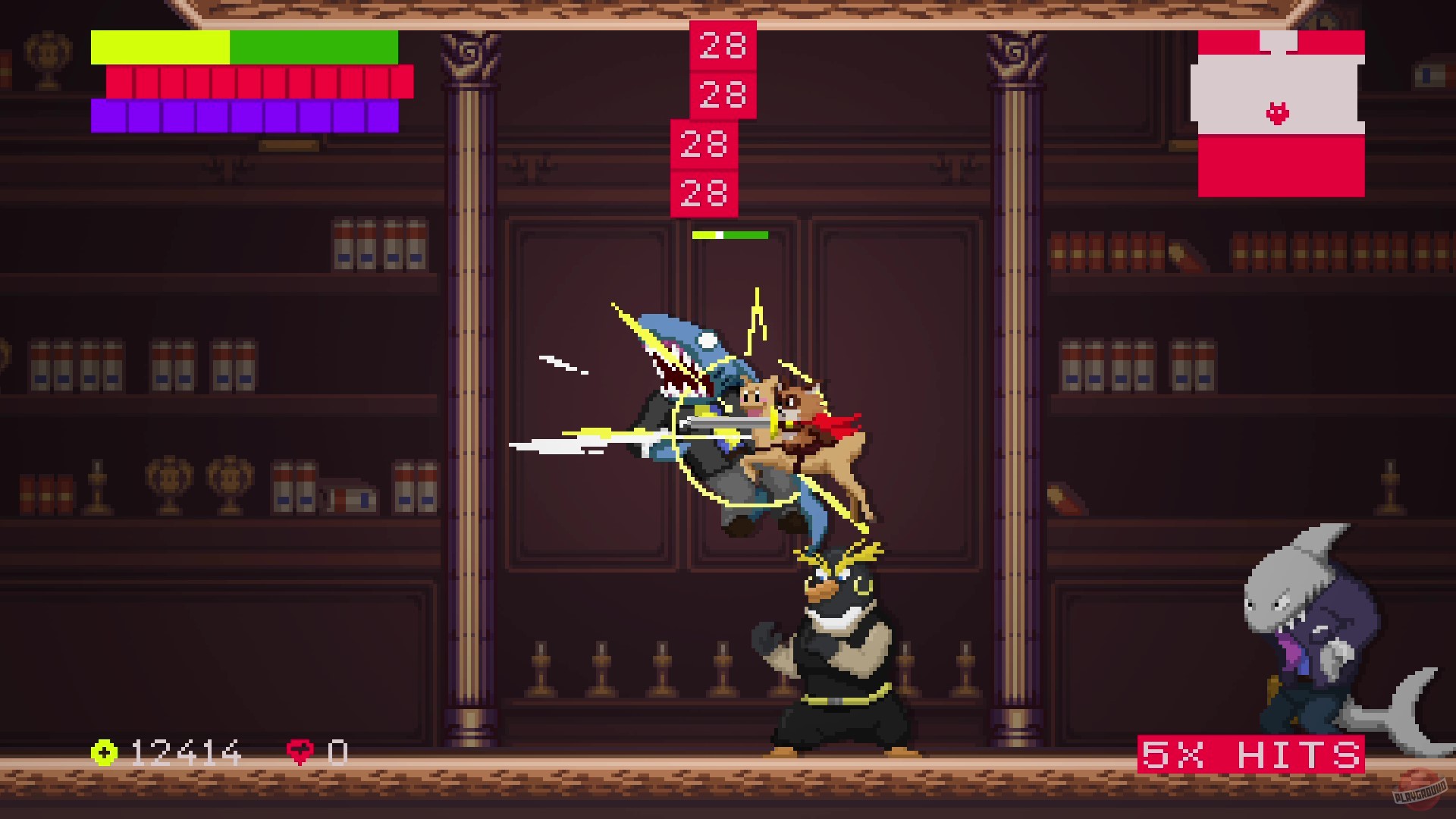The image size is (1456, 819).
Task: Expand the bottom 28 damage number
Action: [704, 193]
